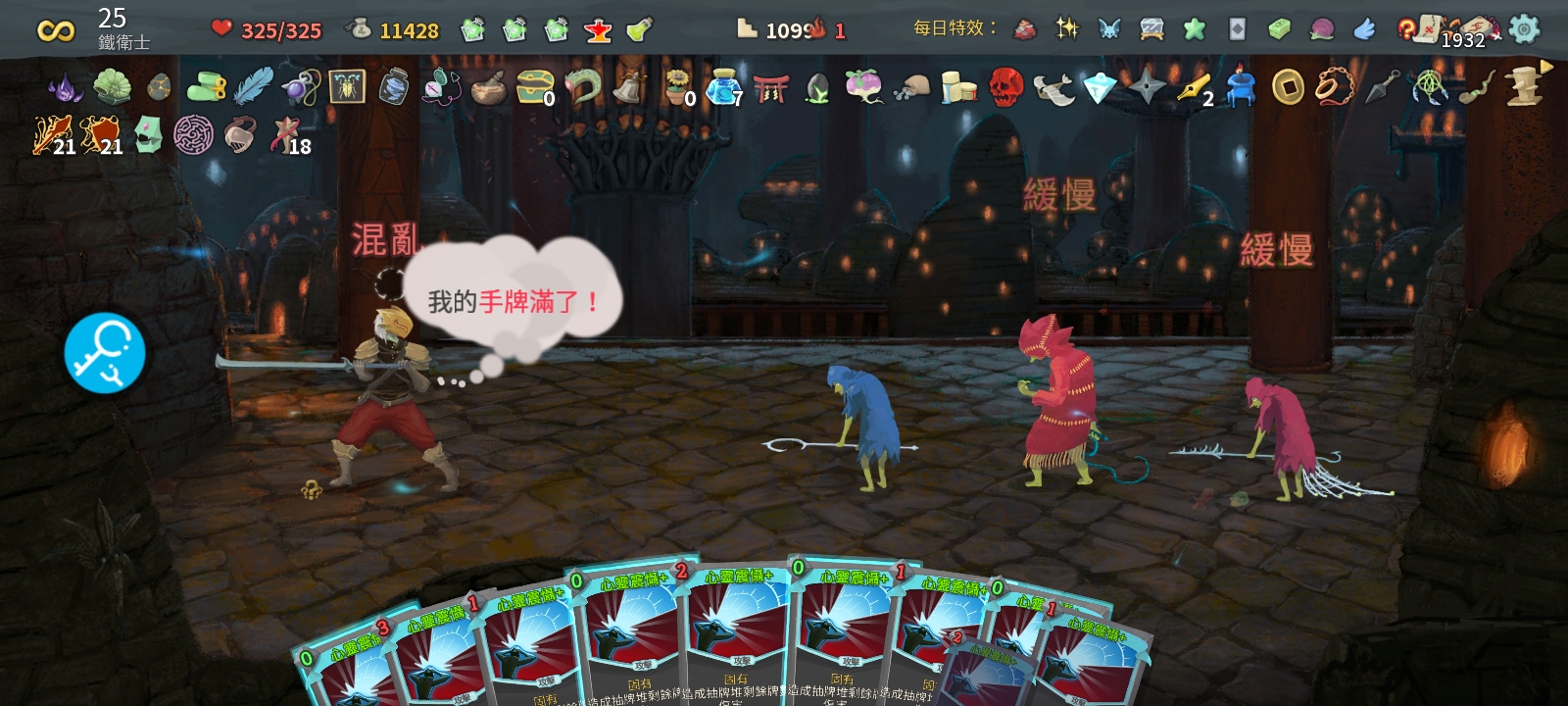The image size is (1568, 706).
Task: Select the red anvil potion
Action: (x=598, y=30)
